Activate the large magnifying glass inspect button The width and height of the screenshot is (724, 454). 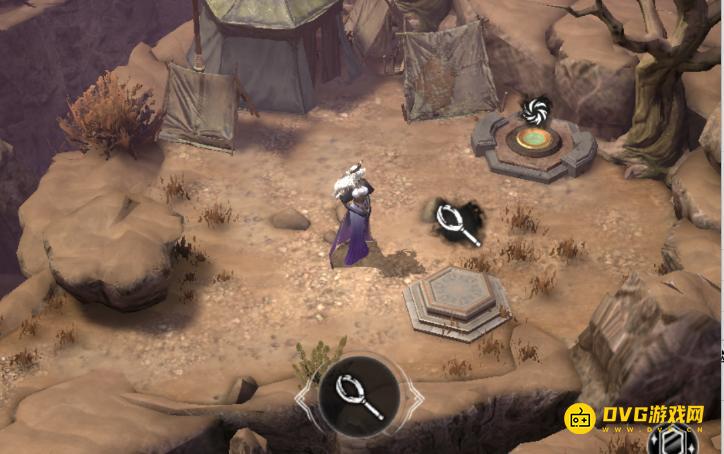(x=359, y=395)
